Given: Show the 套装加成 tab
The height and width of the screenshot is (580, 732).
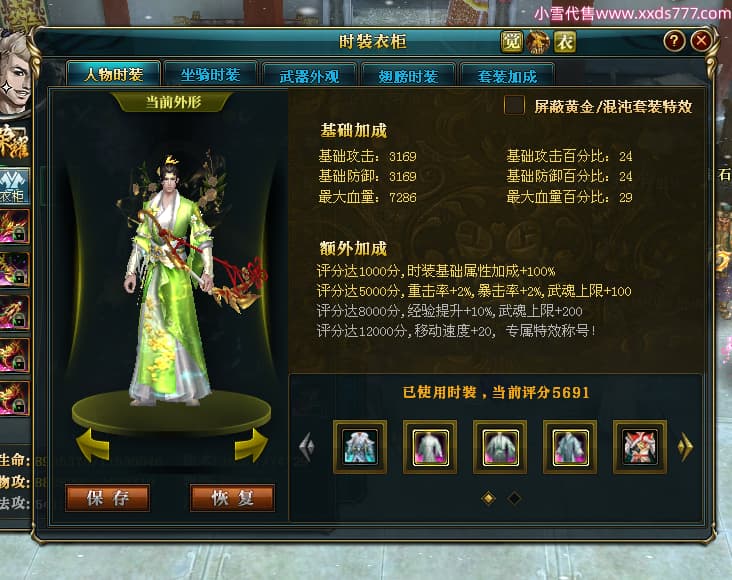Looking at the screenshot, I should (508, 76).
